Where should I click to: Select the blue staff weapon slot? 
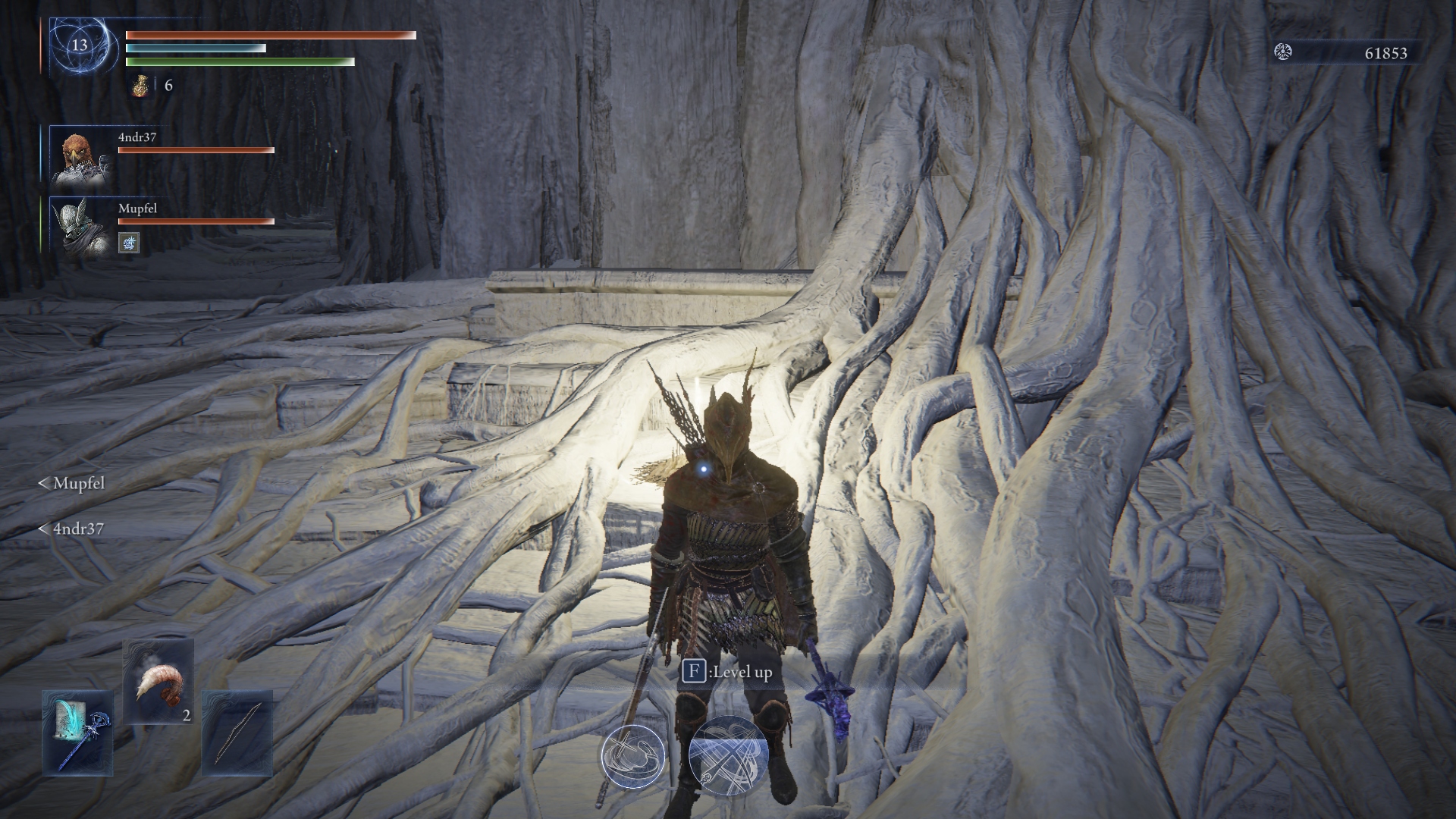click(x=77, y=733)
